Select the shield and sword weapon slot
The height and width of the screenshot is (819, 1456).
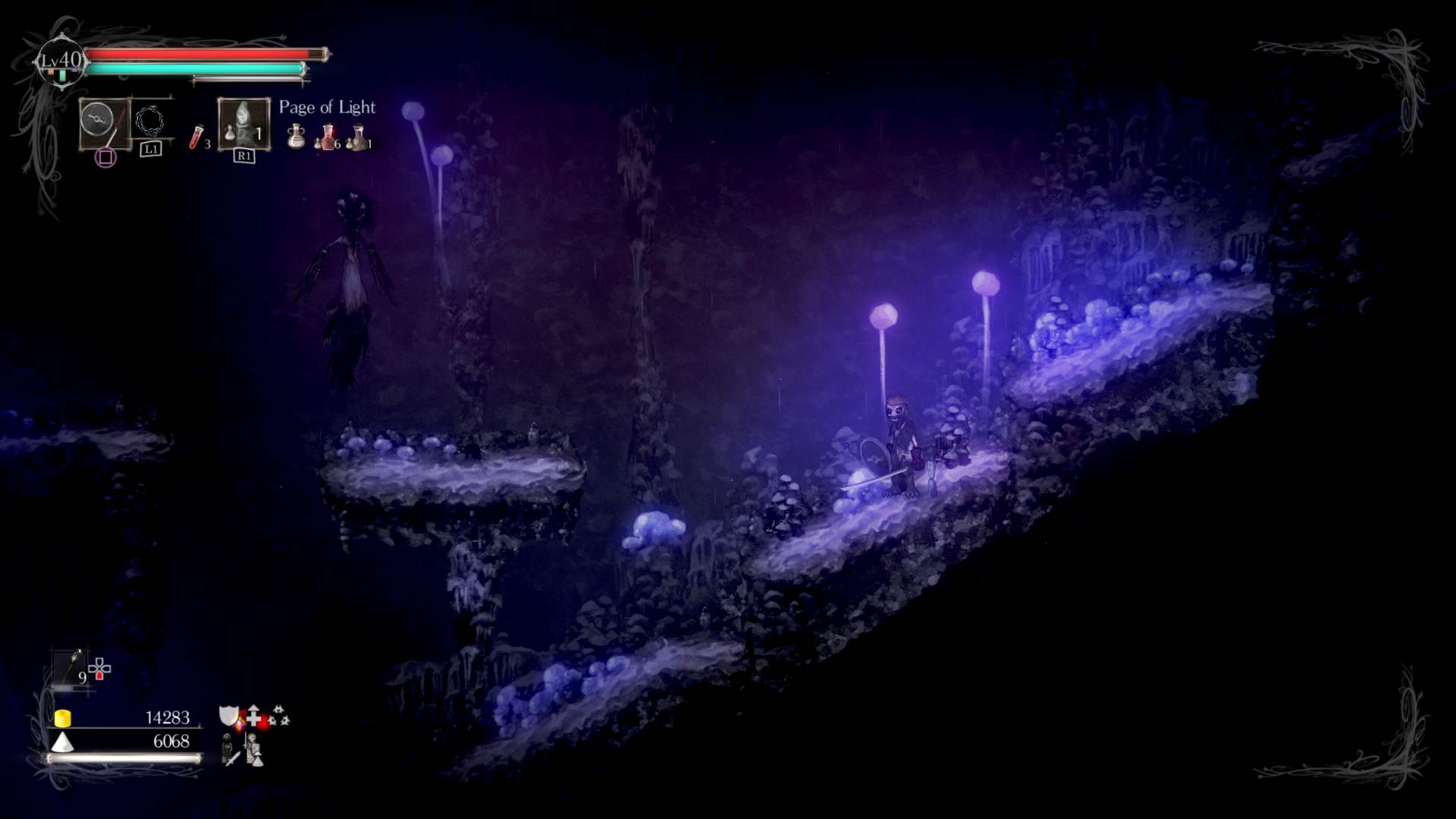[105, 123]
